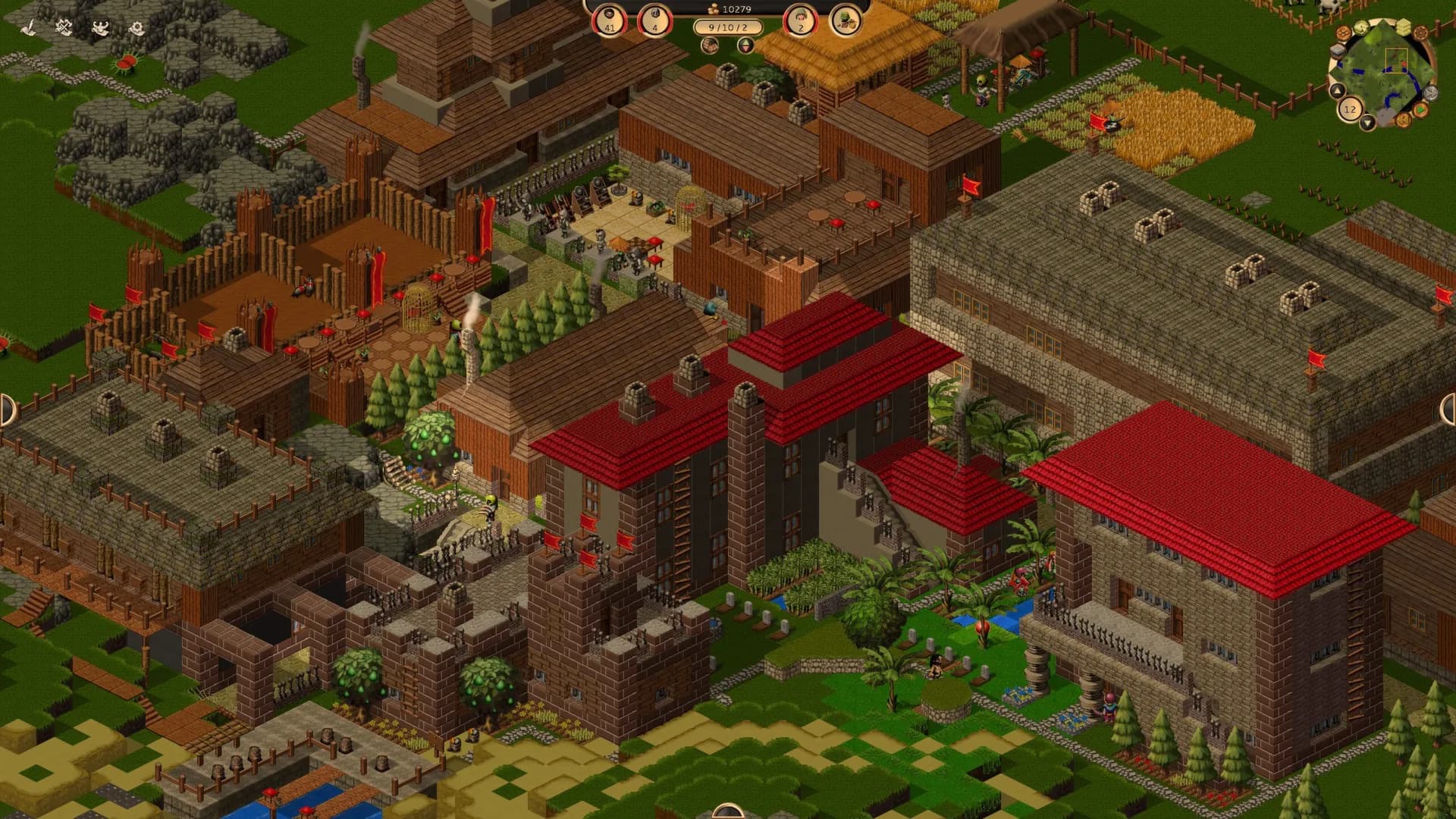Click the citizen counter showing 41
Image resolution: width=1456 pixels, height=819 pixels.
click(x=610, y=21)
